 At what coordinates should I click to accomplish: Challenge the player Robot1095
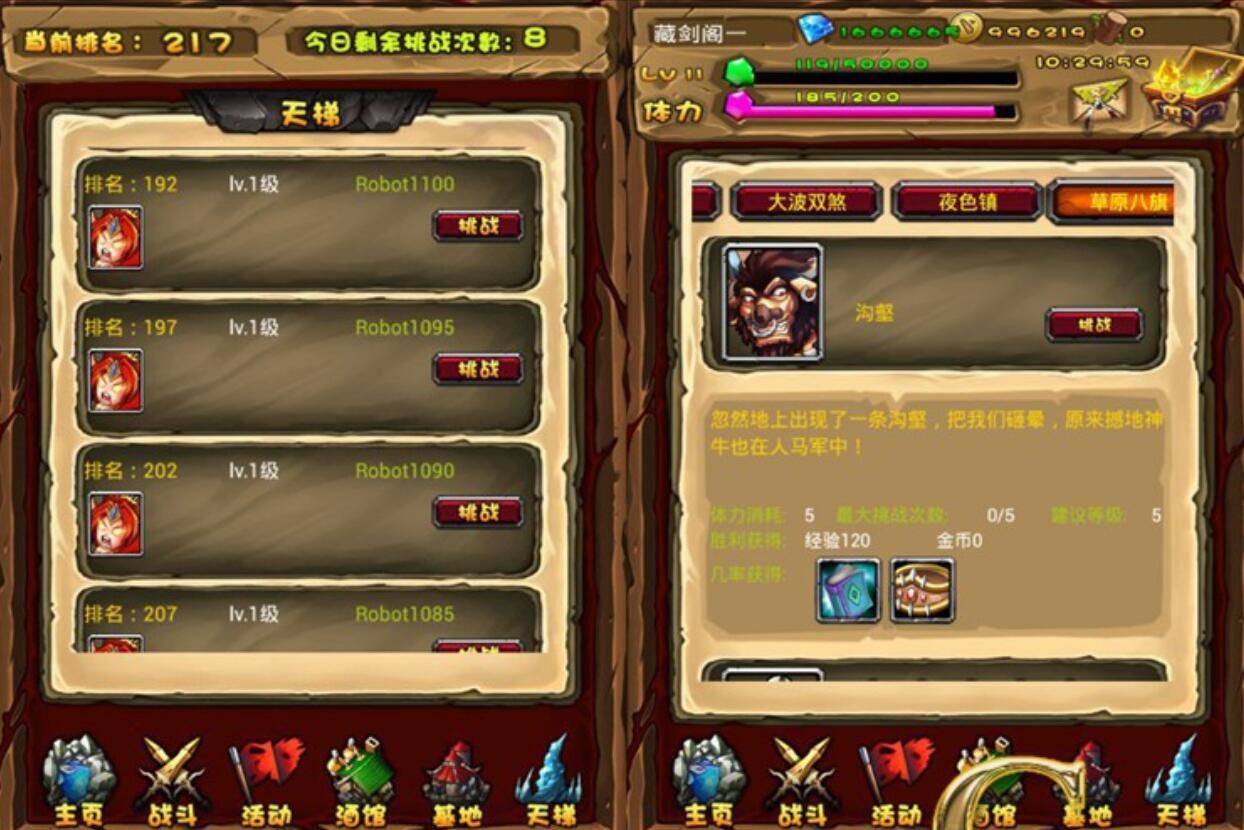pos(478,368)
